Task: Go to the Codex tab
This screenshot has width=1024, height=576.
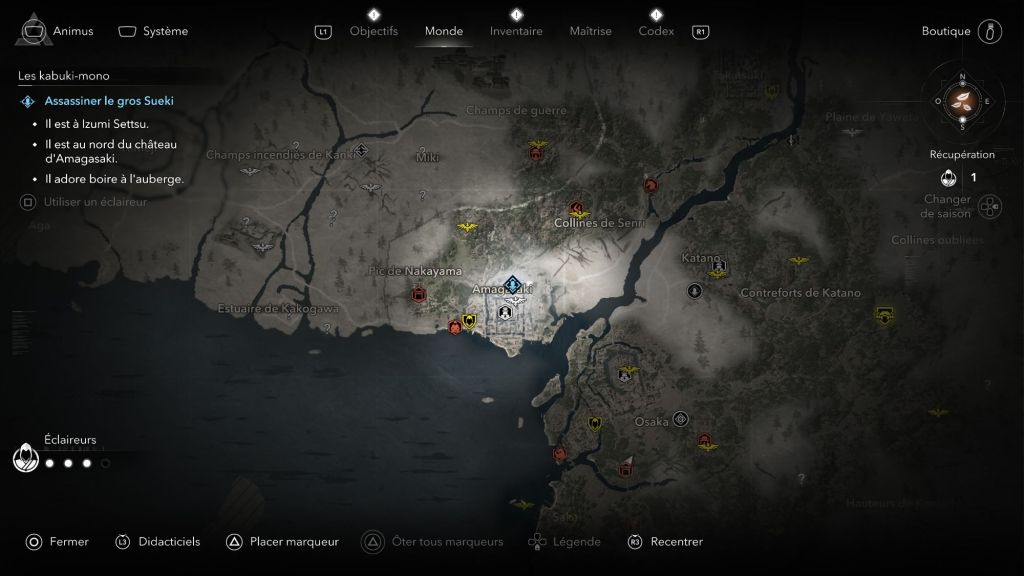Action: pos(656,31)
